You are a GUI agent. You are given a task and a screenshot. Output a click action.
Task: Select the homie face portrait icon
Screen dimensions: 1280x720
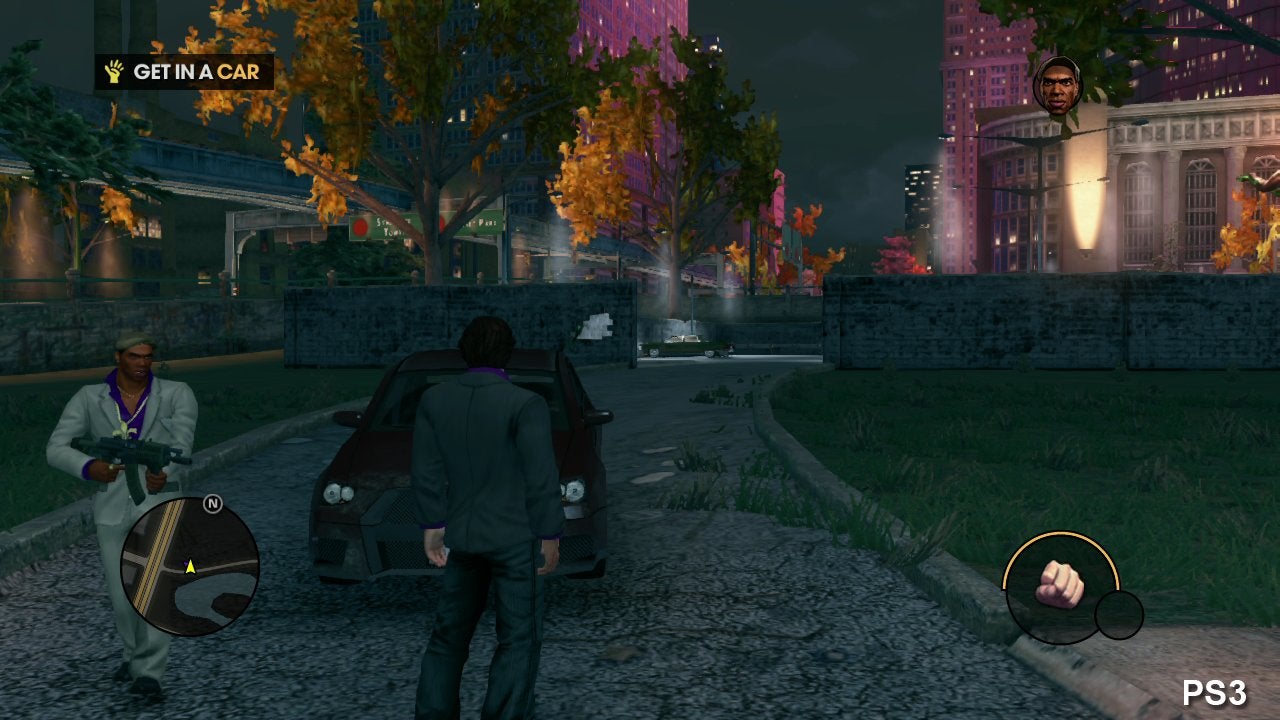[x=1057, y=84]
